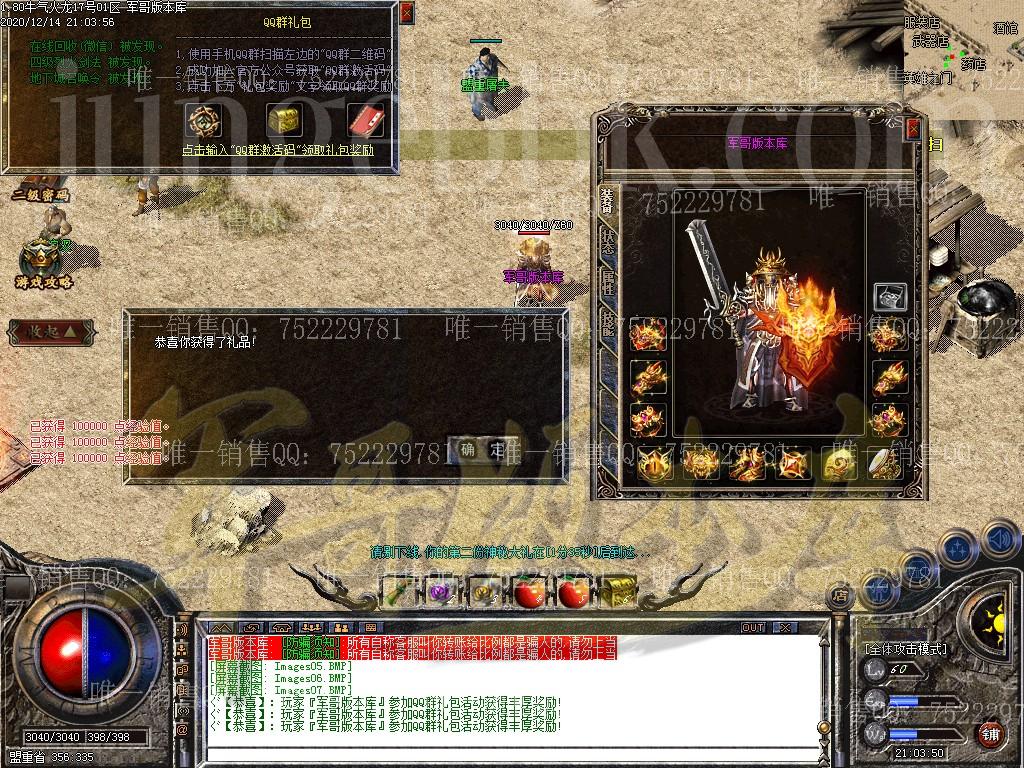Select the golden treasure chest reward icon
Viewport: 1024px width, 768px height.
(x=284, y=120)
